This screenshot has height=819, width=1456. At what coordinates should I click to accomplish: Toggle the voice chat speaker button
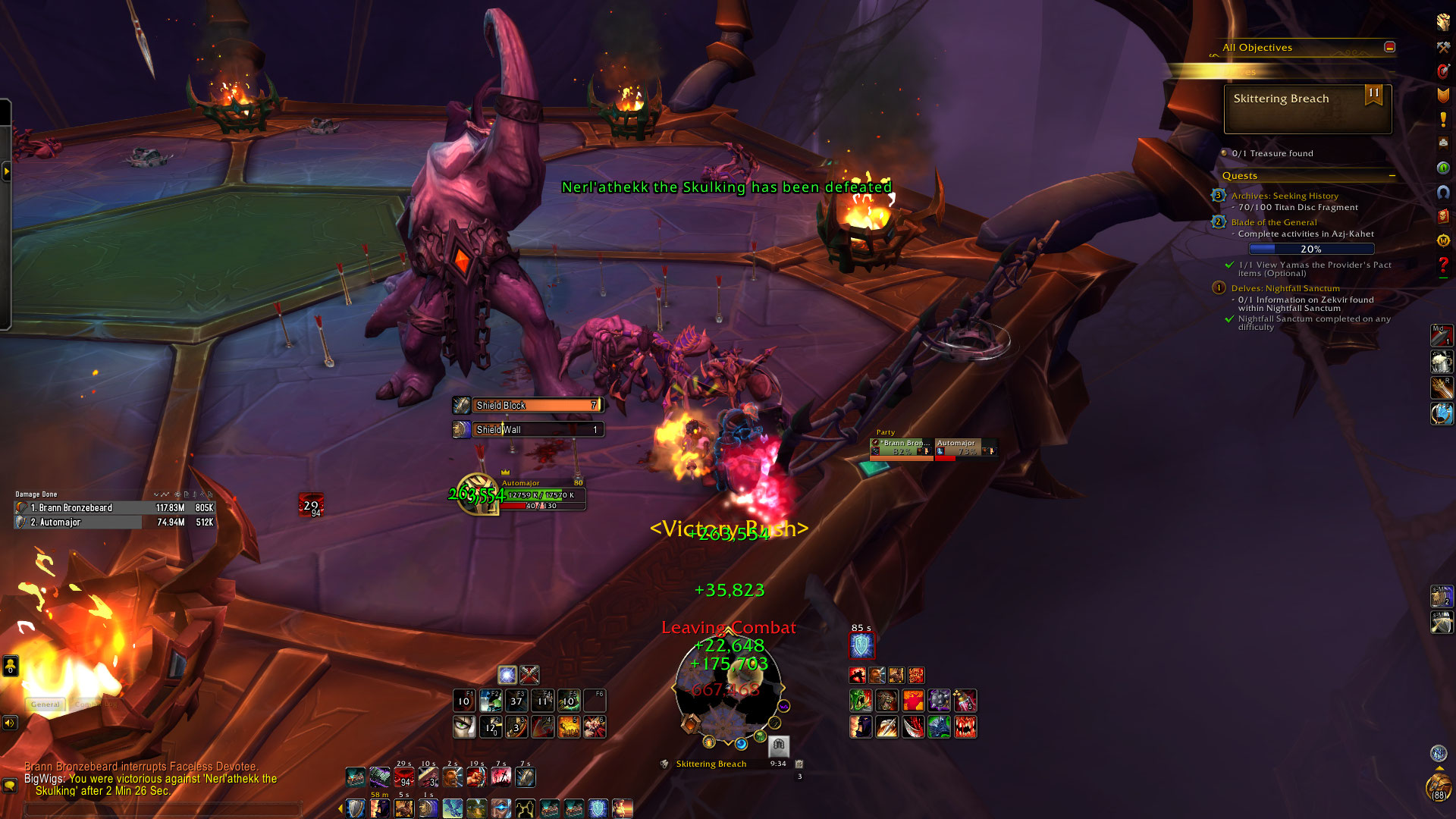10,723
